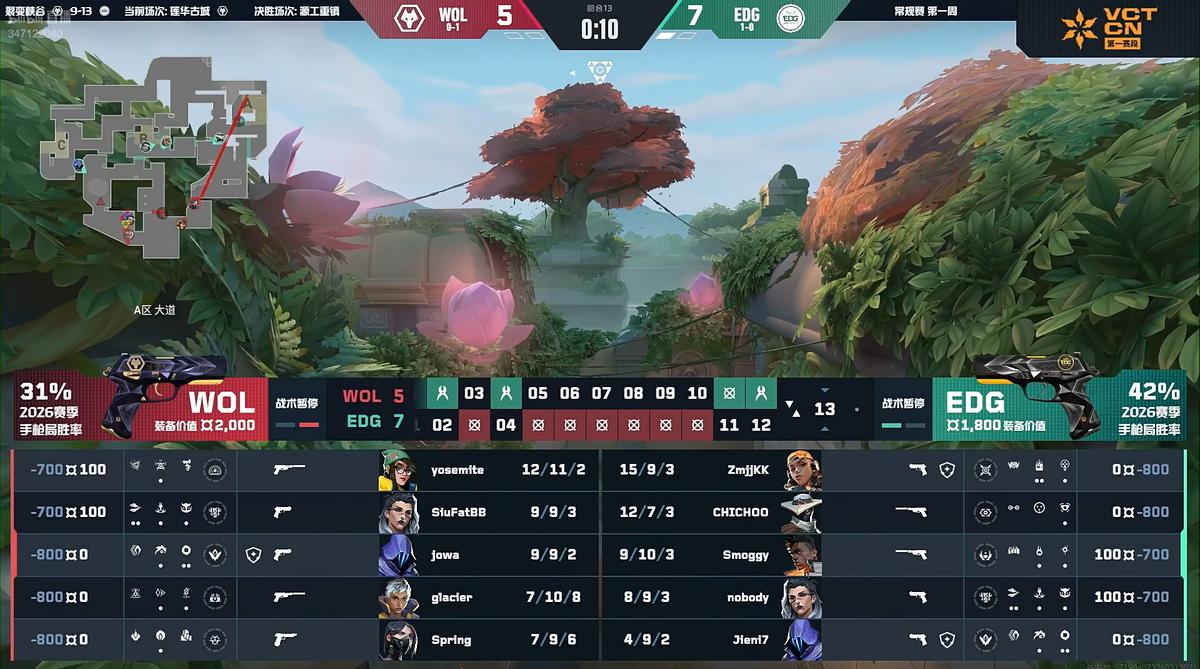Image resolution: width=1200 pixels, height=669 pixels.
Task: Click the WOL wolf logo in the top scorebar
Action: coord(408,17)
